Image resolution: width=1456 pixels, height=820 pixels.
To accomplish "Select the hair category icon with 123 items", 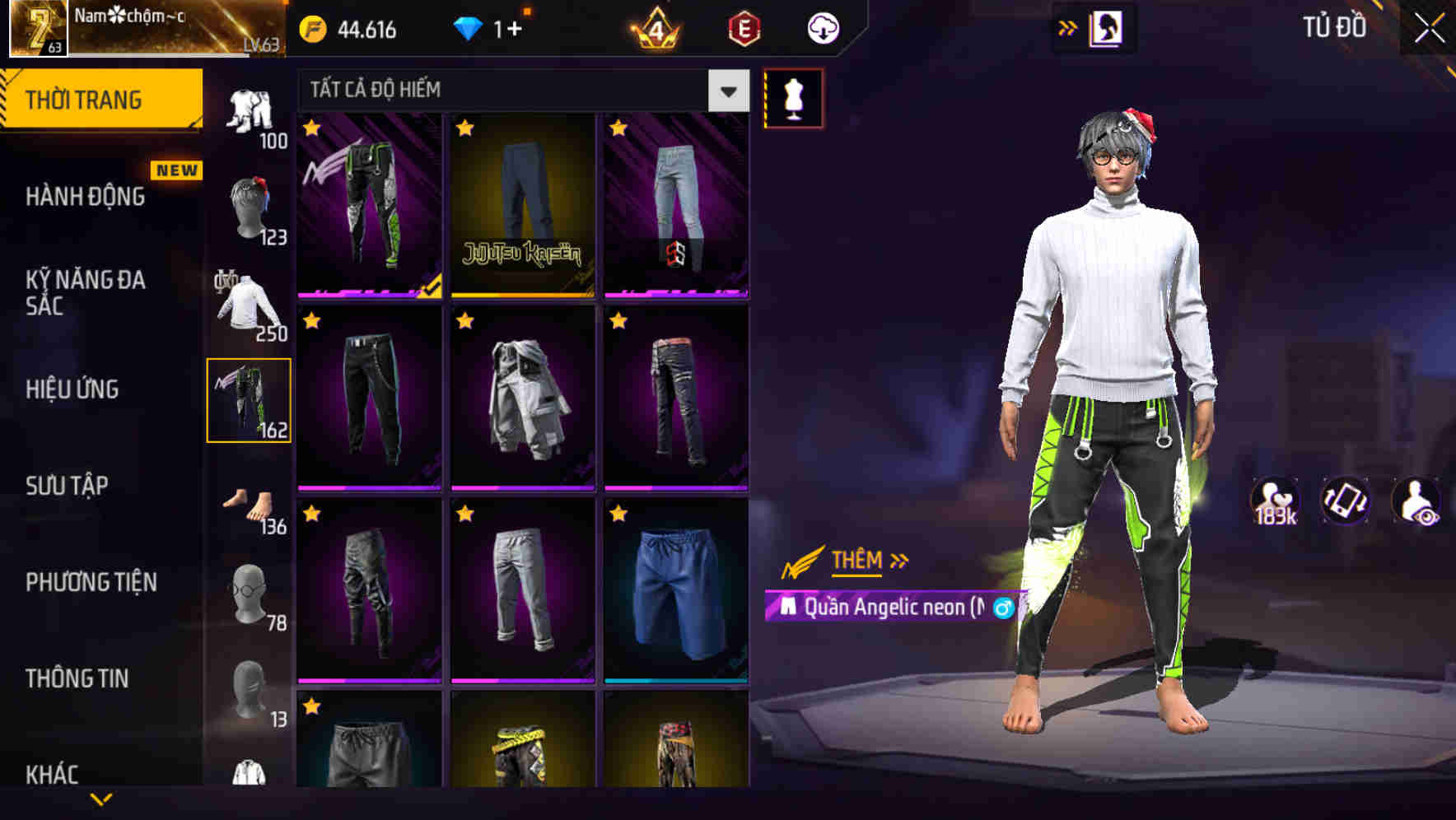I will tap(250, 206).
